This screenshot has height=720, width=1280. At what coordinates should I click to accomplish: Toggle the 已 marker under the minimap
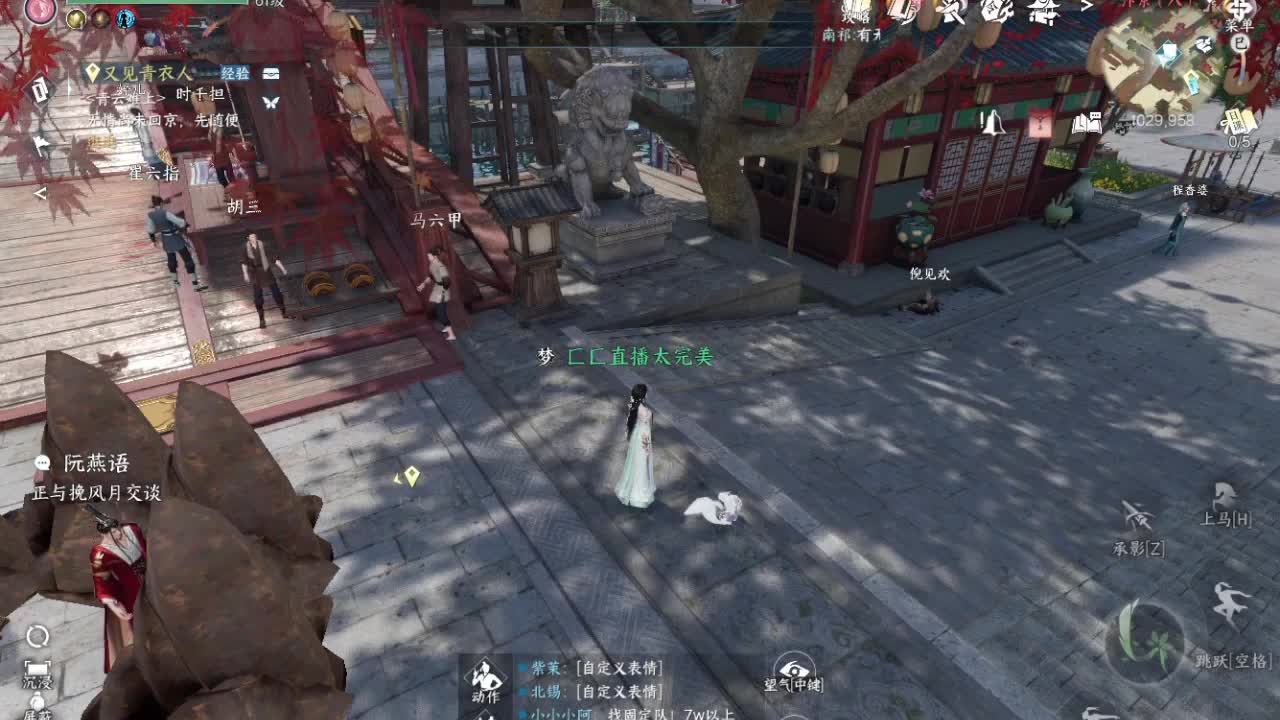click(1240, 44)
